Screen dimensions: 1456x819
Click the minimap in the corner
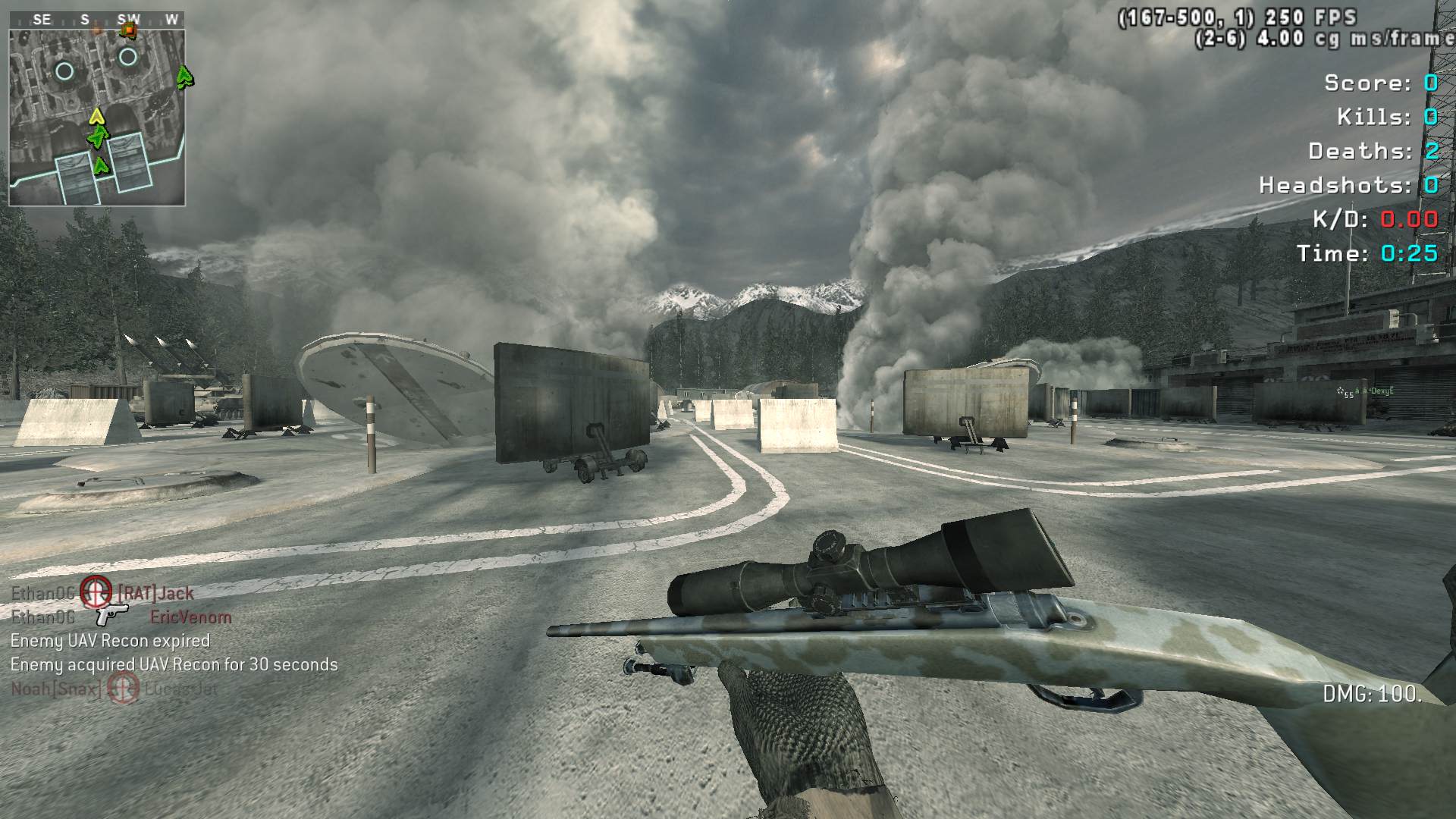[97, 118]
